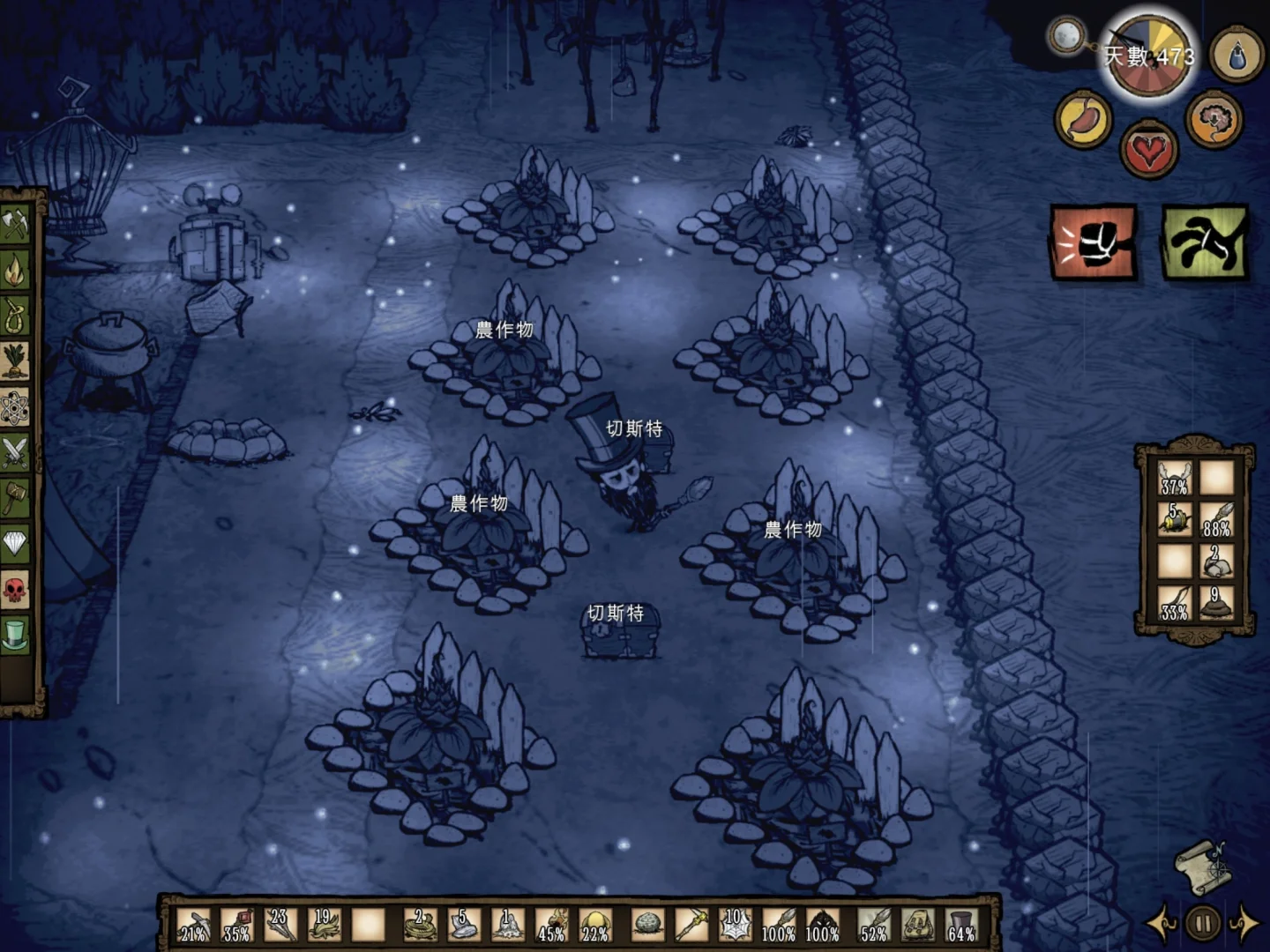Select the atom Science crafting tab
This screenshot has height=952, width=1270.
click(15, 407)
